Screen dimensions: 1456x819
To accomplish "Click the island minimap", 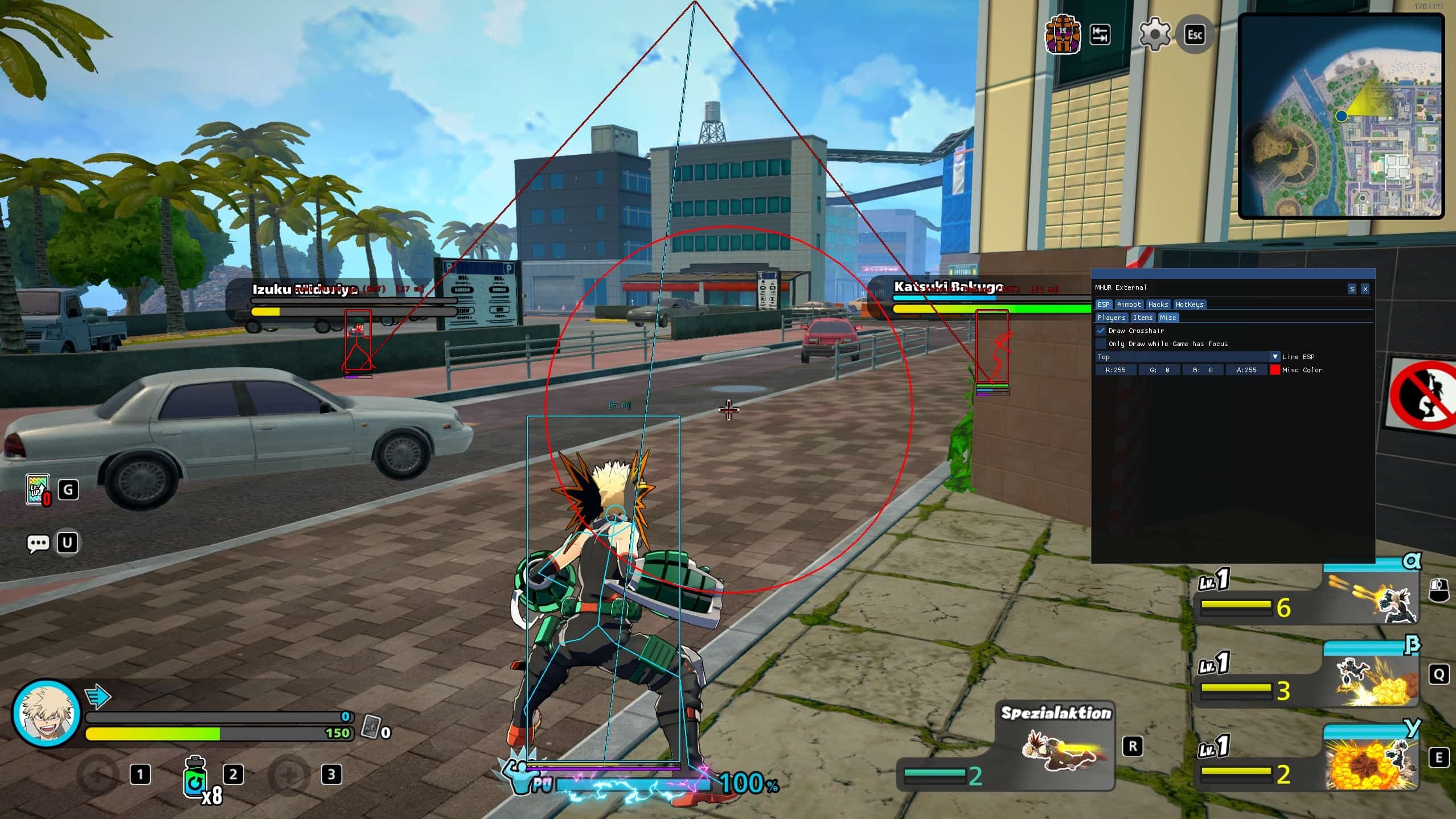I will (x=1341, y=116).
